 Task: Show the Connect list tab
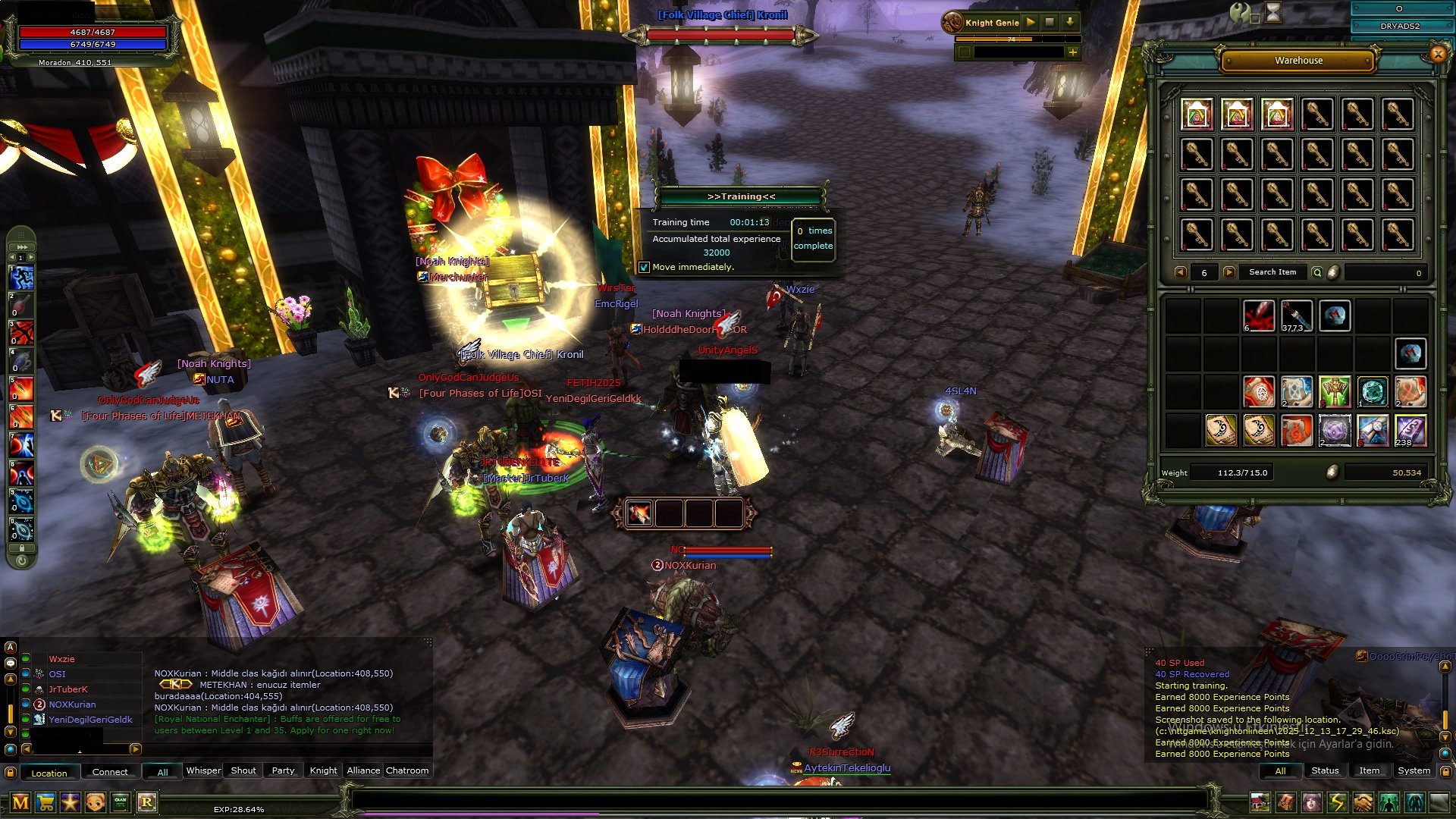110,772
